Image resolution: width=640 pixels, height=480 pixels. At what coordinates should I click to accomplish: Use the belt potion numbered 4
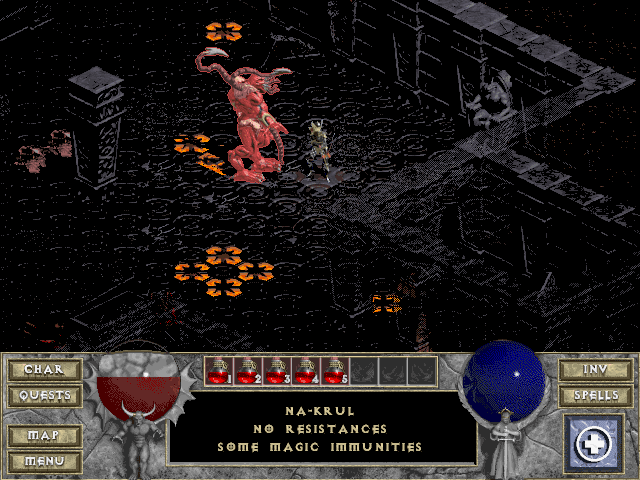(306, 371)
